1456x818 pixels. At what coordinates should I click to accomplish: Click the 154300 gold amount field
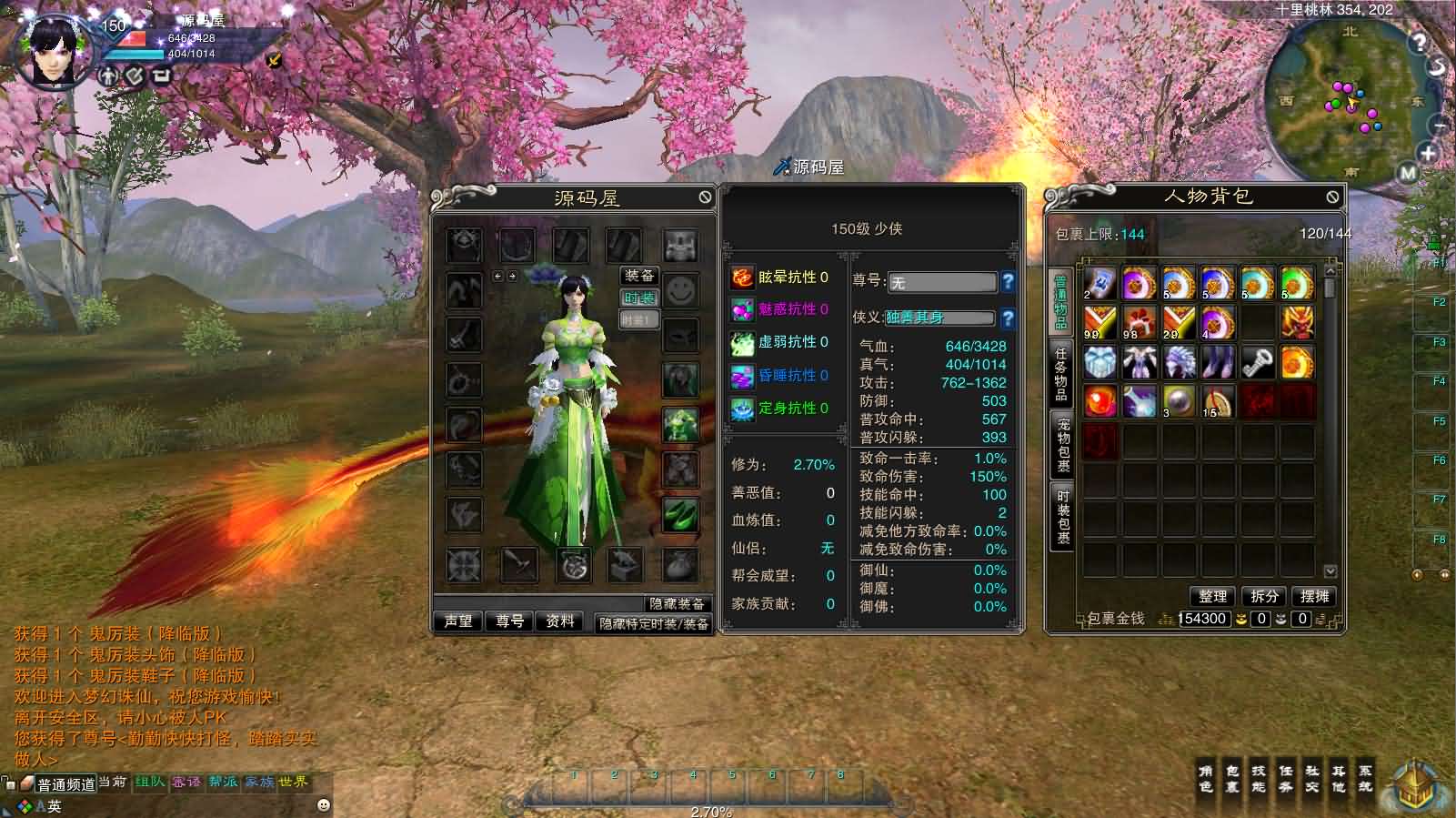click(x=1204, y=619)
